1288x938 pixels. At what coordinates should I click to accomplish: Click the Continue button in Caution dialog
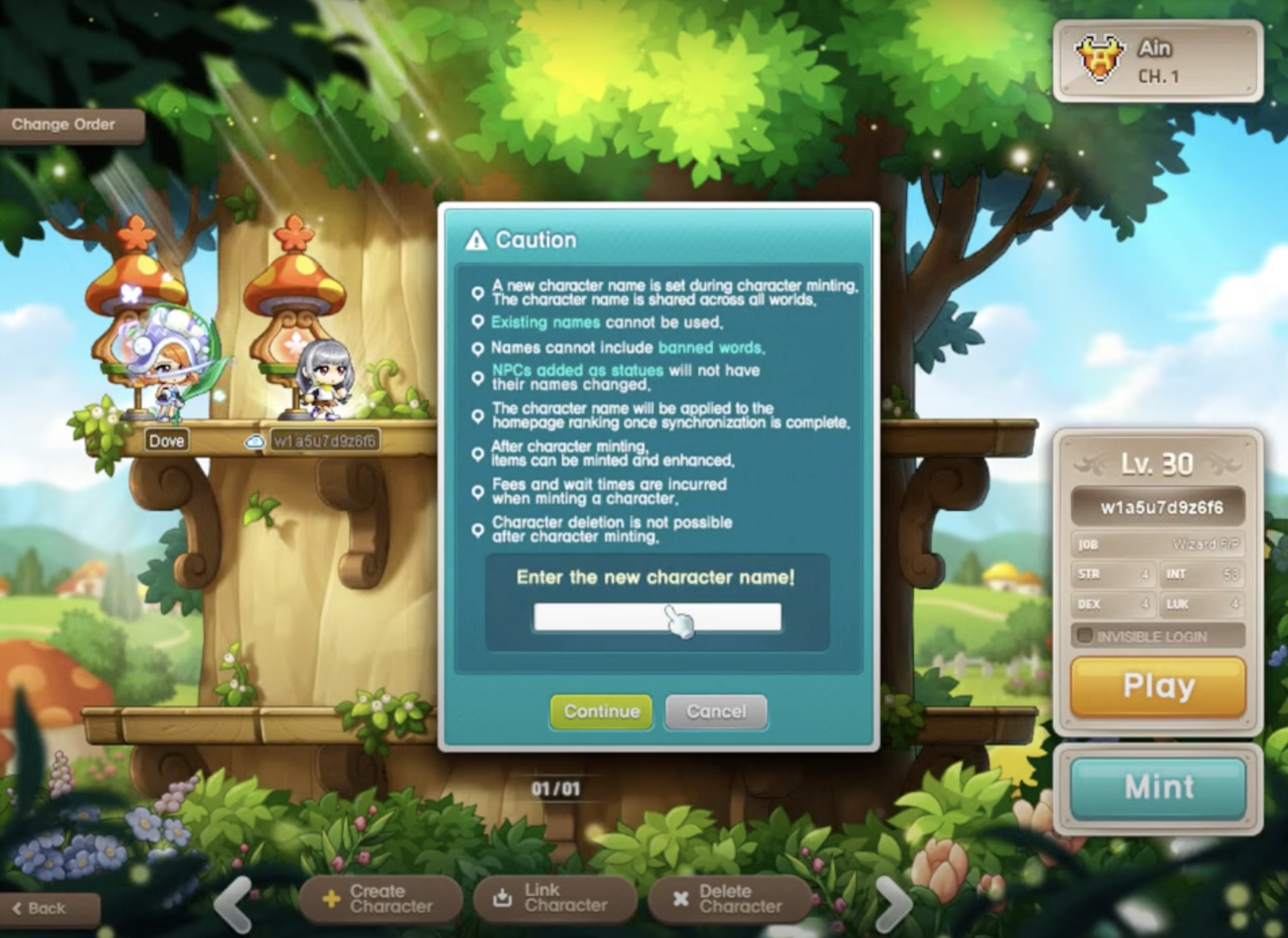coord(601,712)
